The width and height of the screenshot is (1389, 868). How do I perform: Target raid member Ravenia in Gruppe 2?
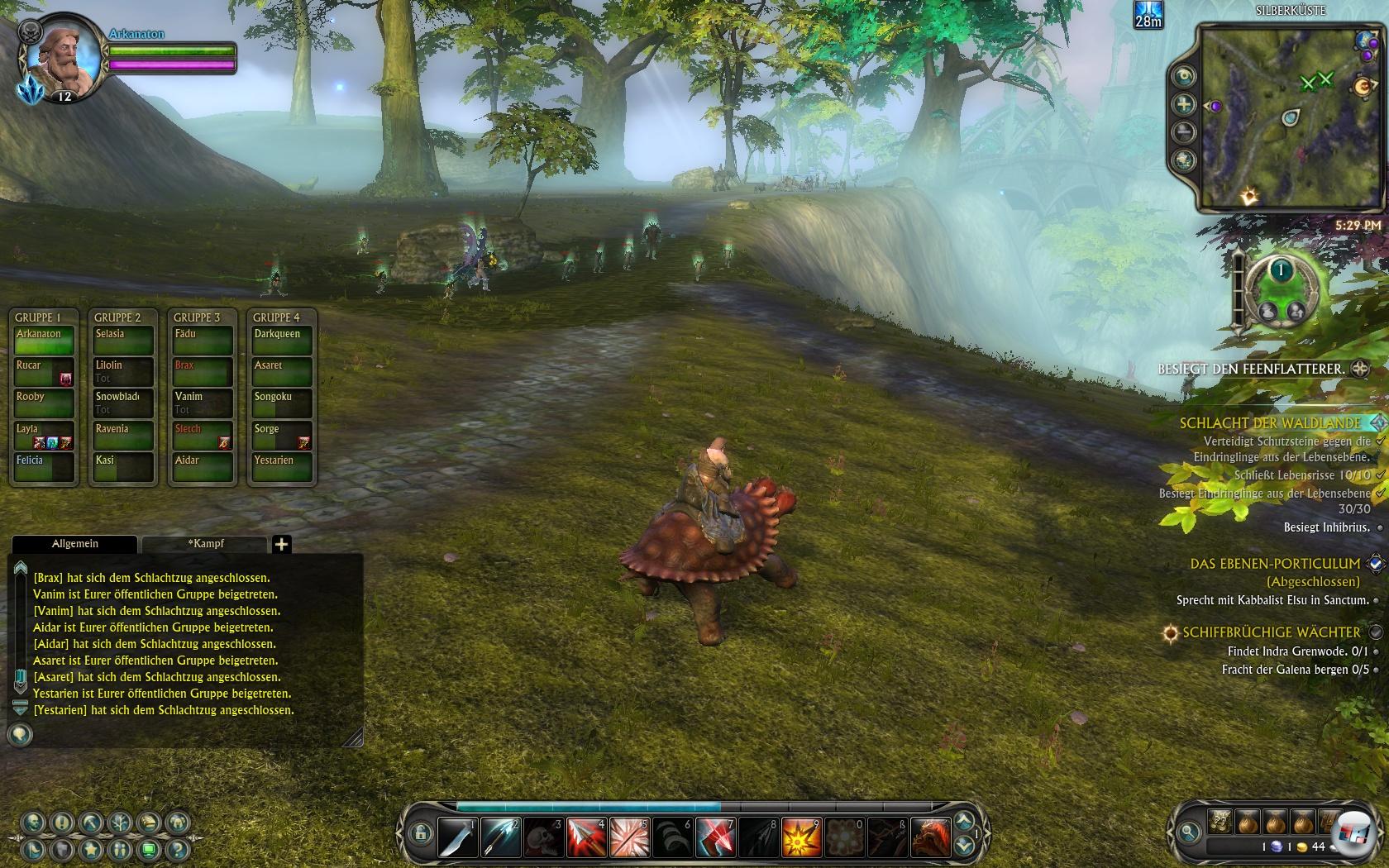122,435
